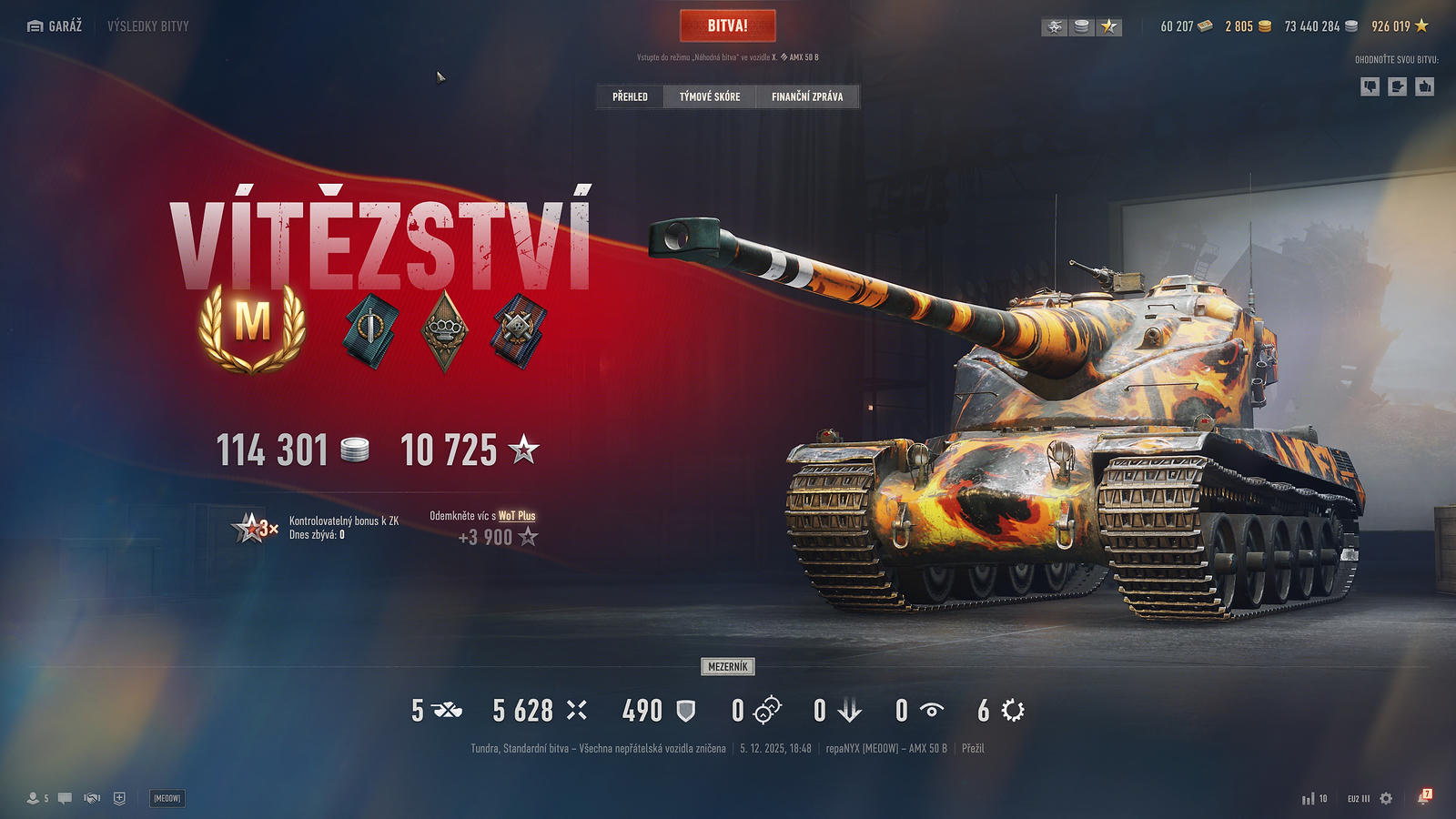
Task: Open the chat speech bubble
Action: click(65, 798)
